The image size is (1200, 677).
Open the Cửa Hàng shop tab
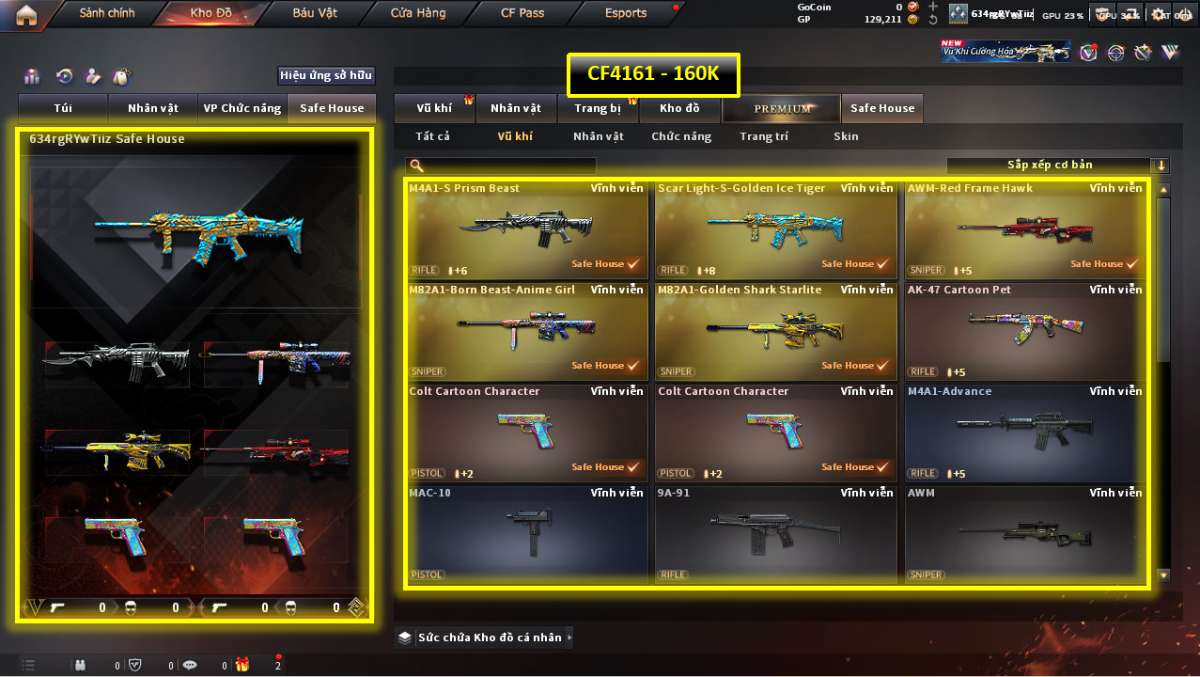(x=418, y=14)
